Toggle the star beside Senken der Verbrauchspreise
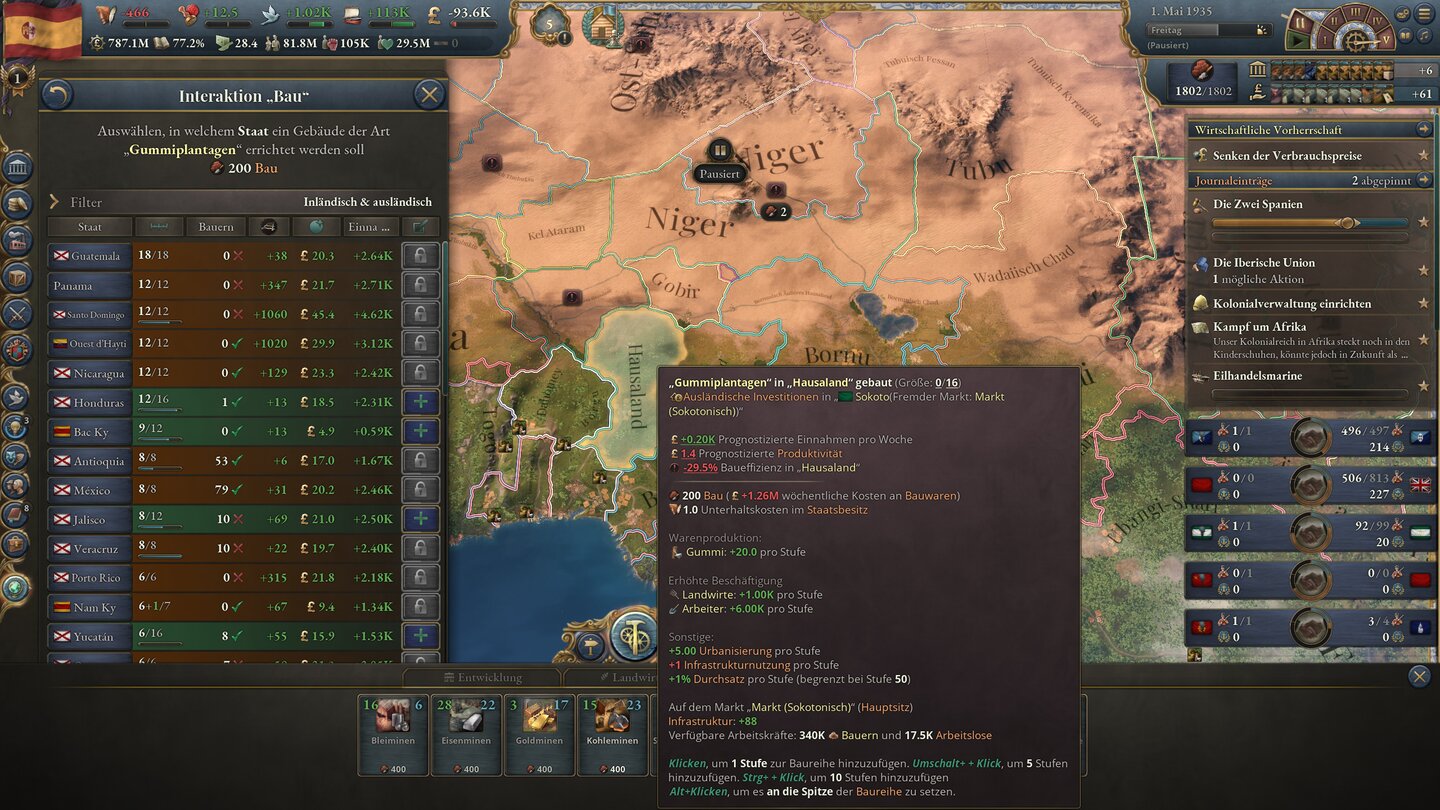The image size is (1440, 810). pos(1423,156)
